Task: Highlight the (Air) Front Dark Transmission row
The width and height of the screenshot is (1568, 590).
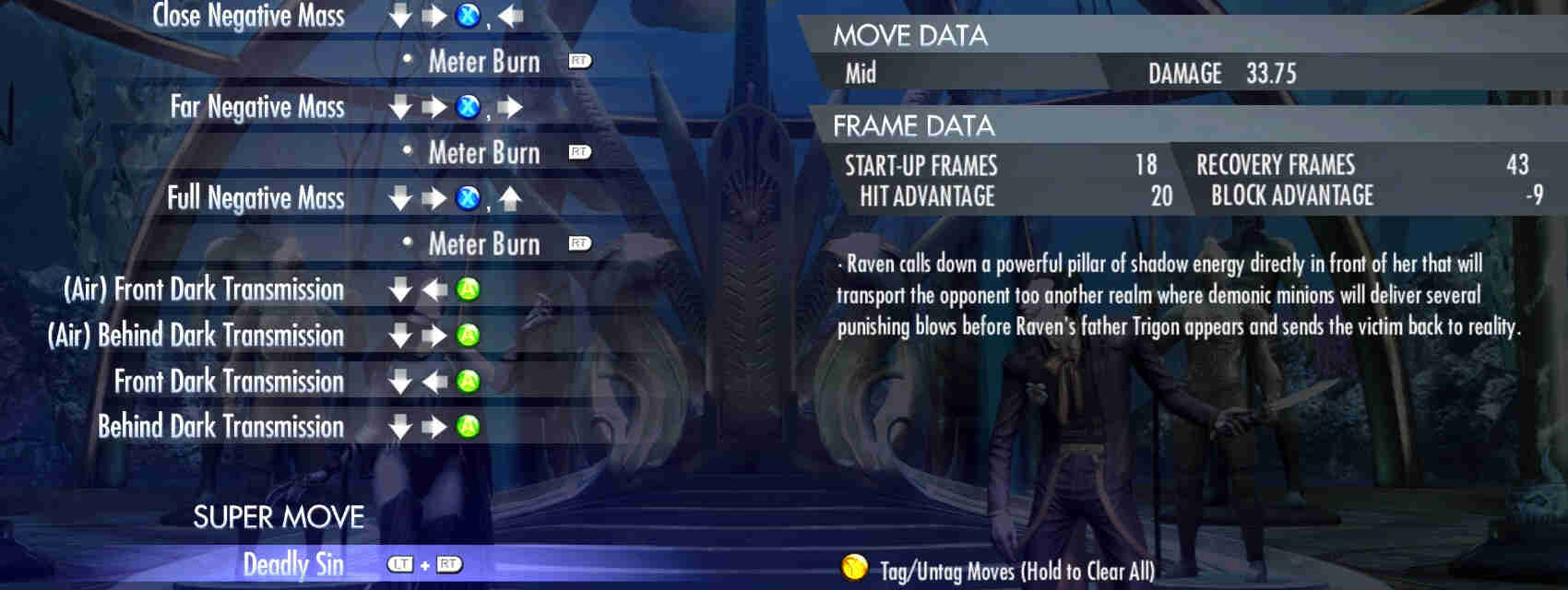Action: click(x=204, y=289)
